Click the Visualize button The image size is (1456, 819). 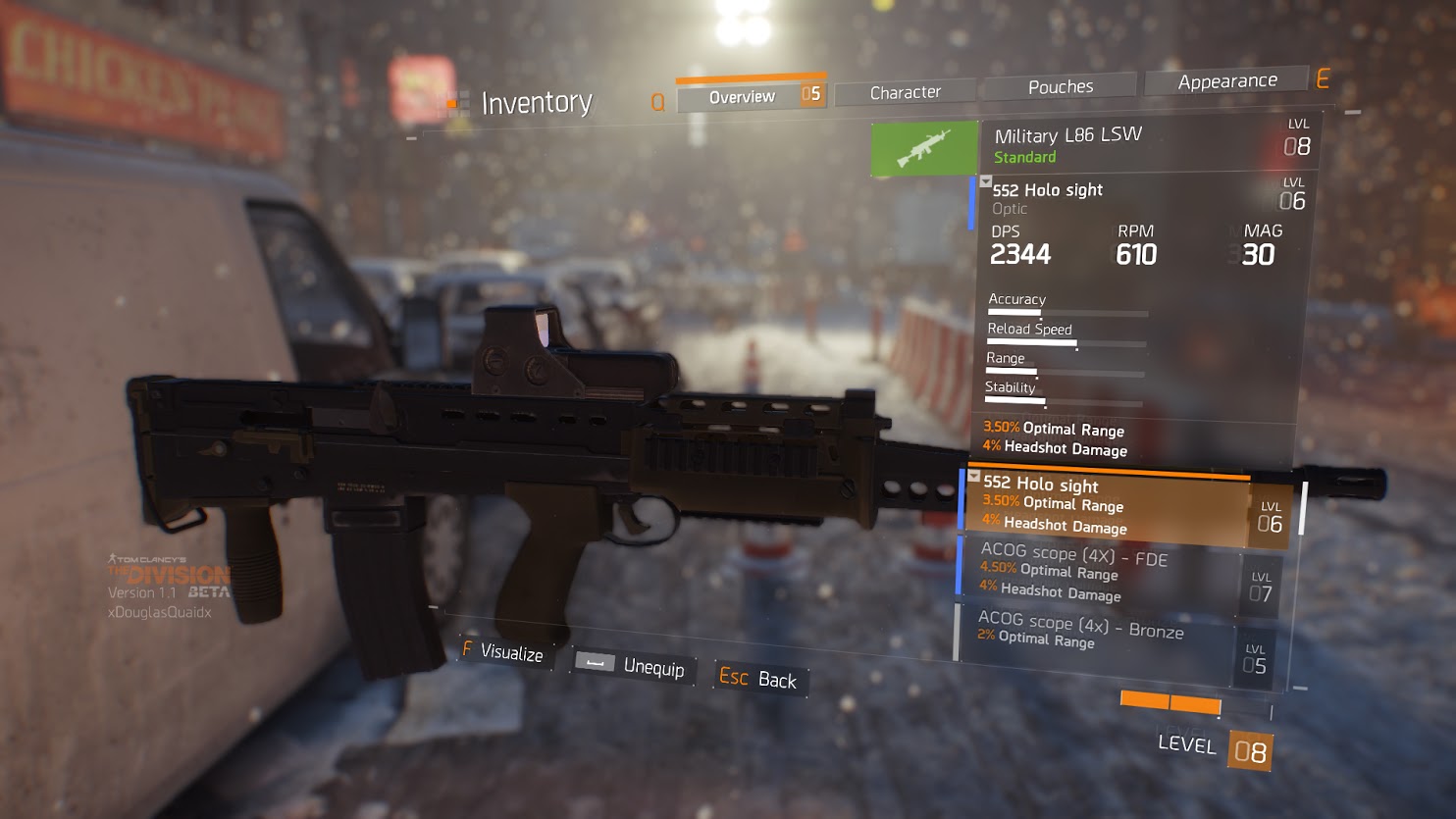(x=502, y=652)
